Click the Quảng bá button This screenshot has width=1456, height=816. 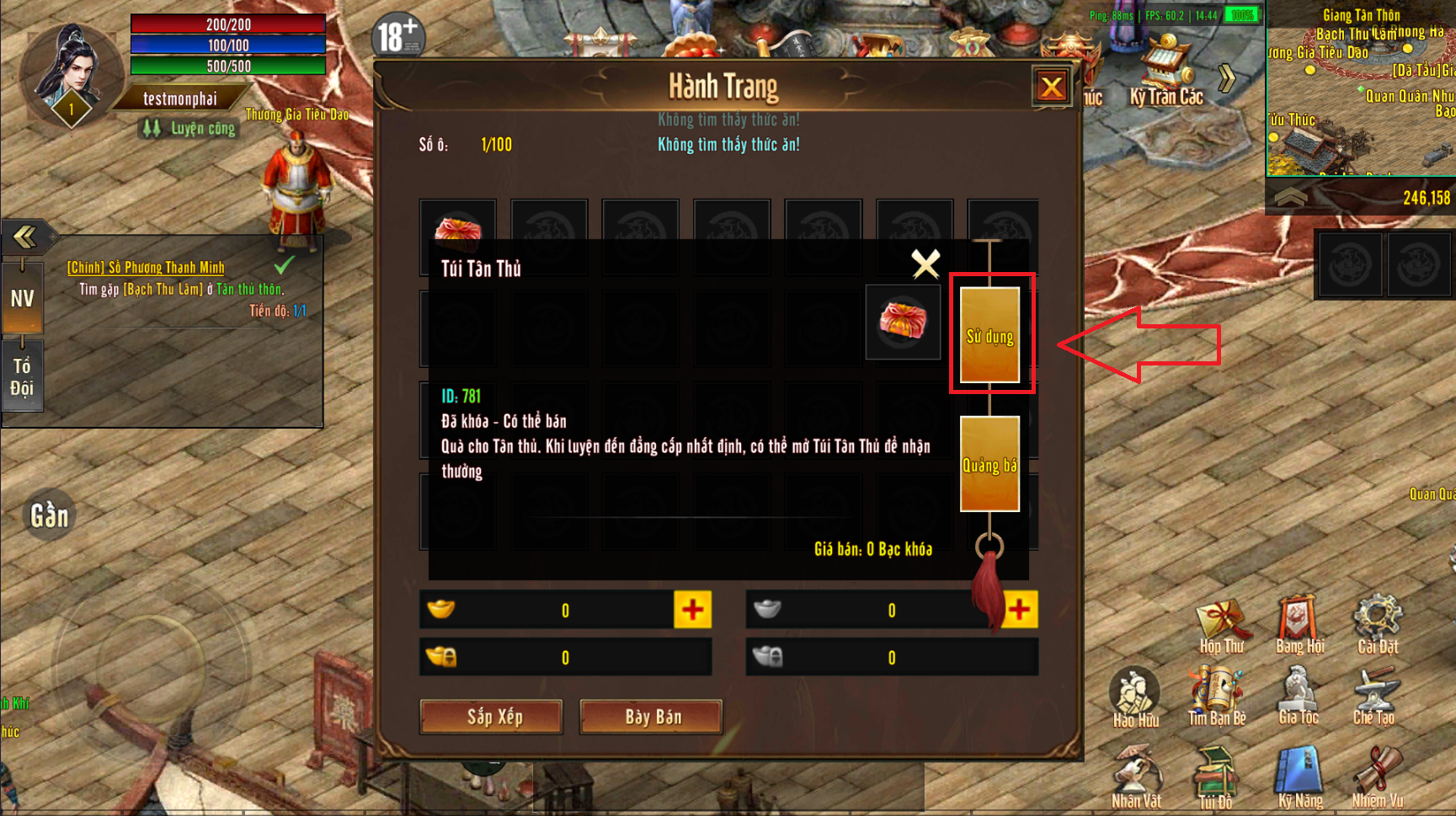pyautogui.click(x=989, y=463)
